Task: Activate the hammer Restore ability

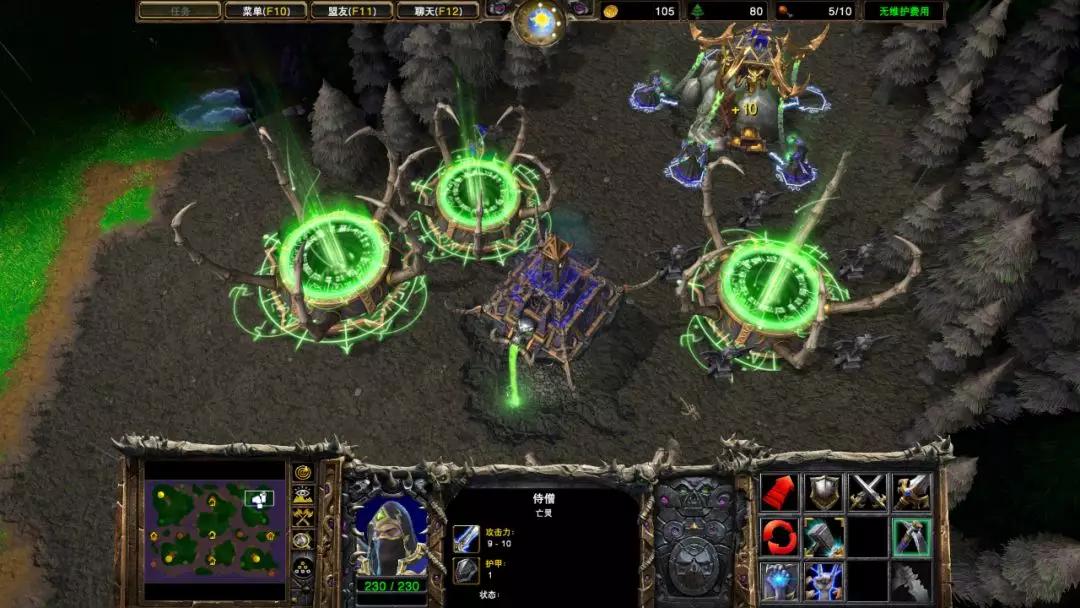Action: click(823, 537)
